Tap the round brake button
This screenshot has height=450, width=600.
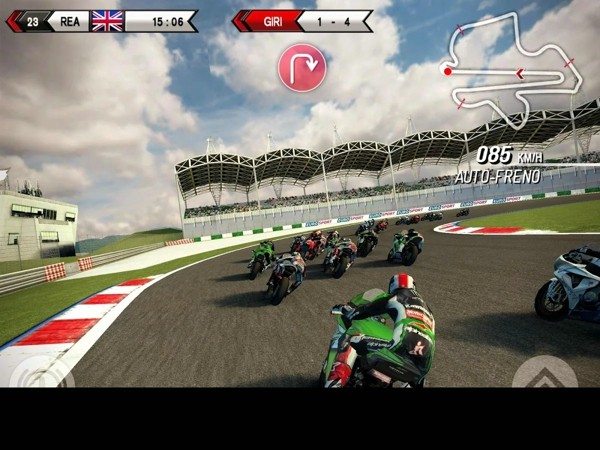point(41,374)
